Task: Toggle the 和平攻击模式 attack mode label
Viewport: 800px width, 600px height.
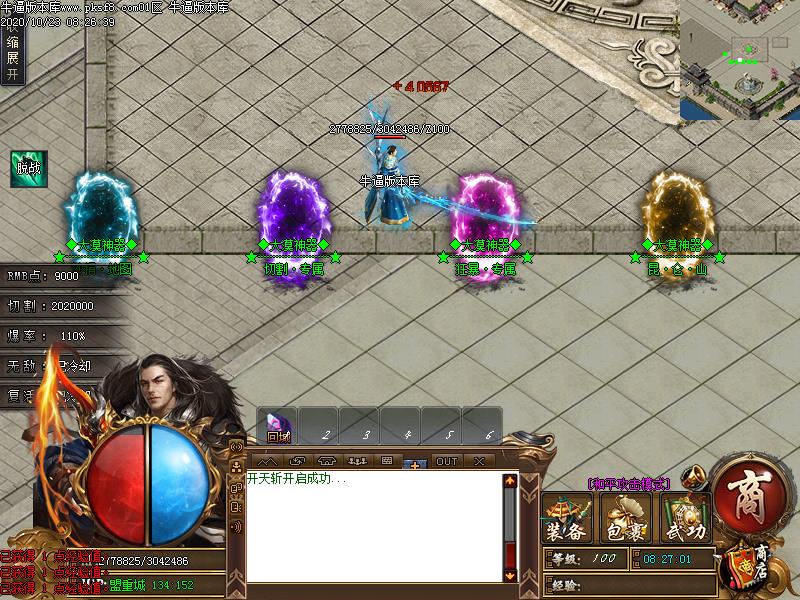Action: [x=628, y=483]
